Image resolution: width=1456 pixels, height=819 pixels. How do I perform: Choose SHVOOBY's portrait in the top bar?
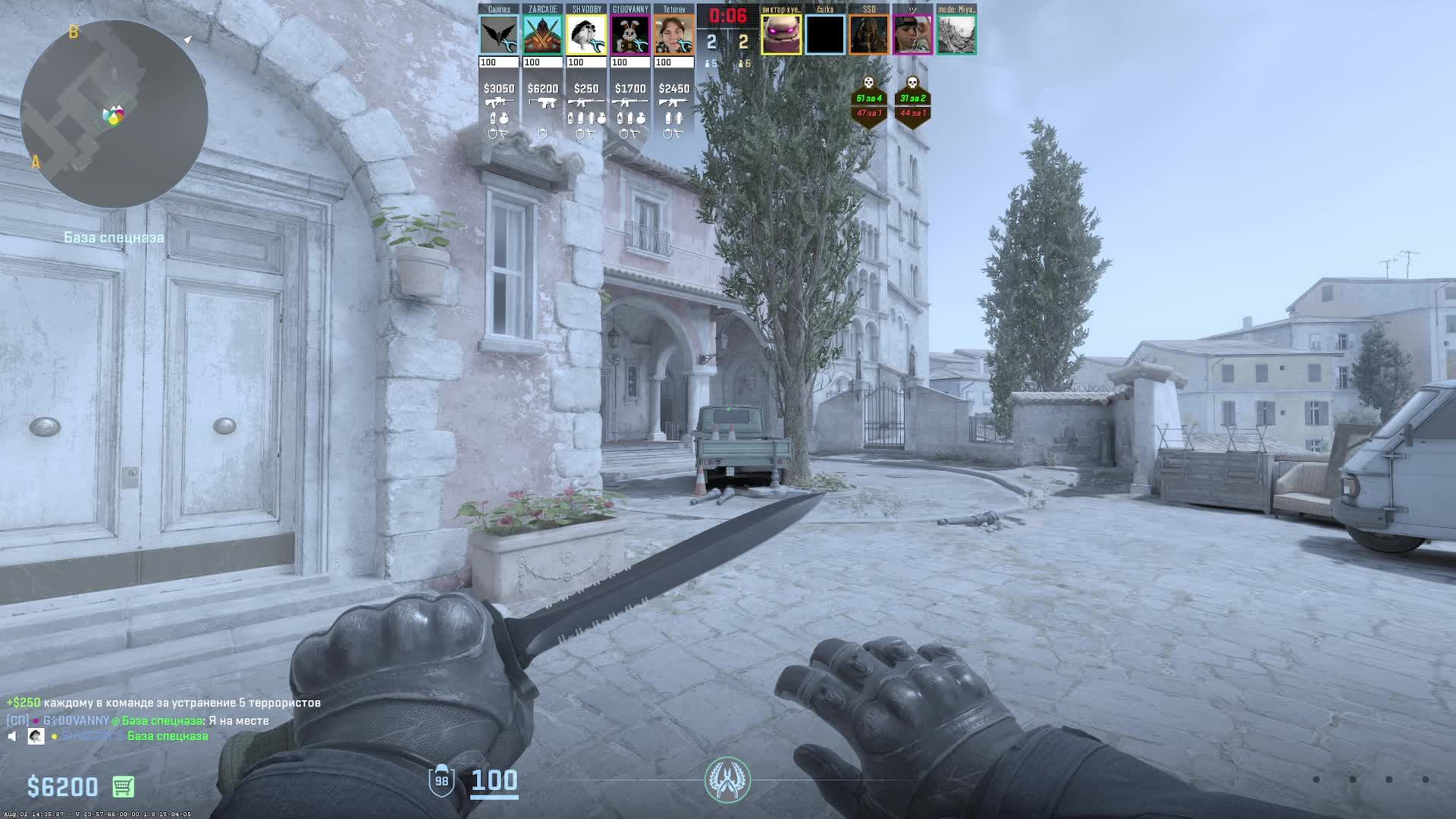click(586, 35)
